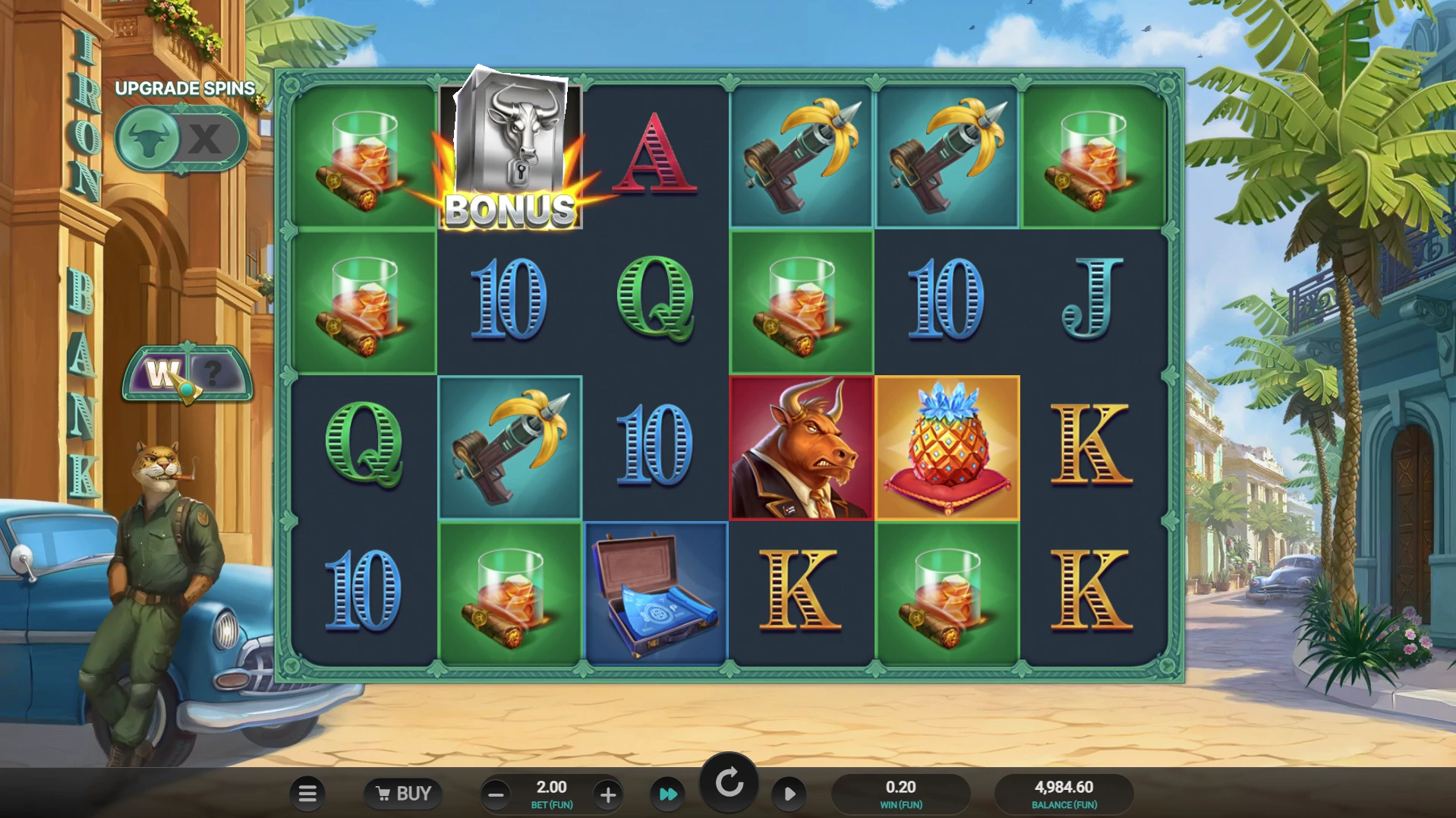Decrease the bet with the minus control

496,794
